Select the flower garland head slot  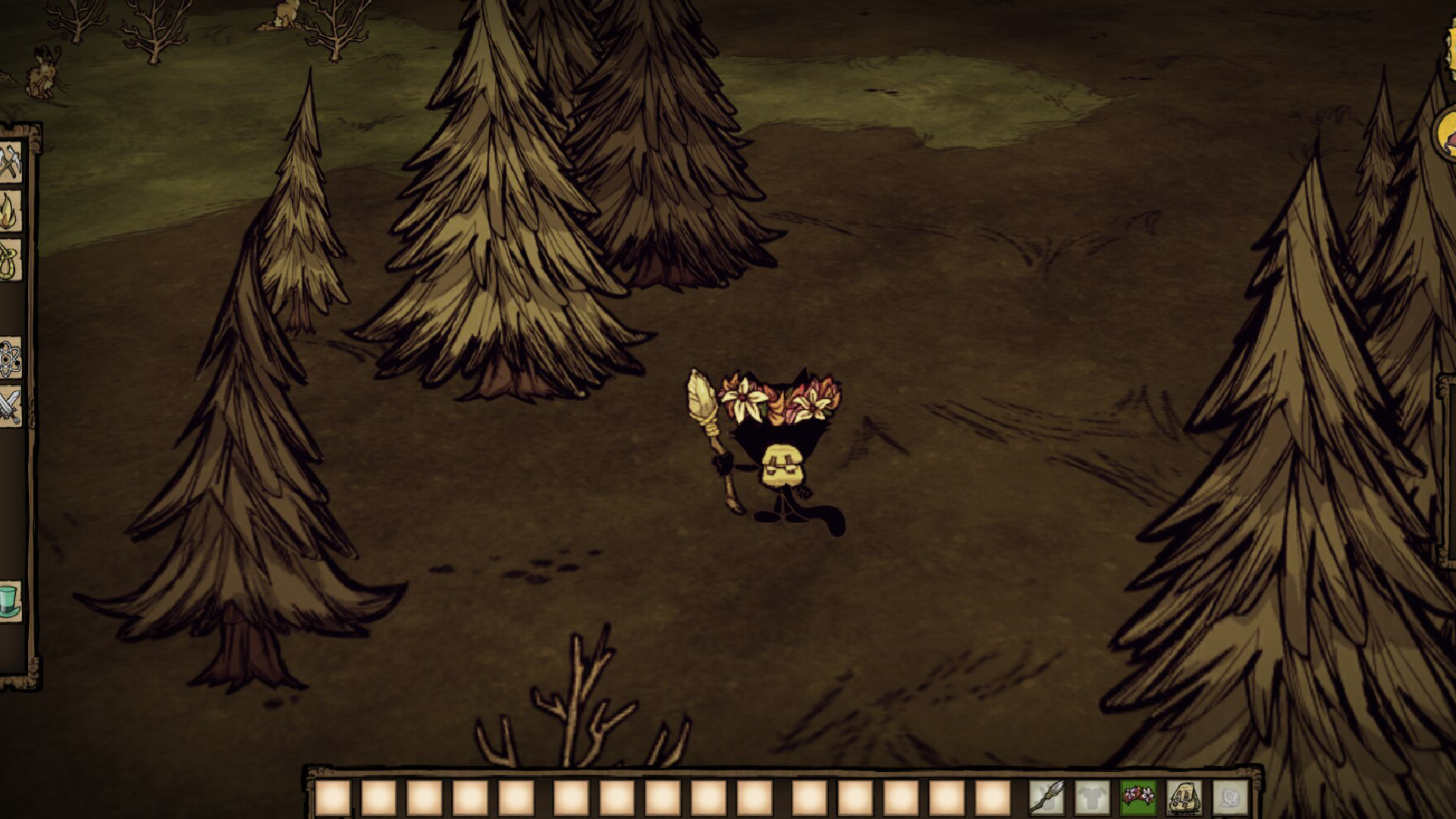(1138, 798)
